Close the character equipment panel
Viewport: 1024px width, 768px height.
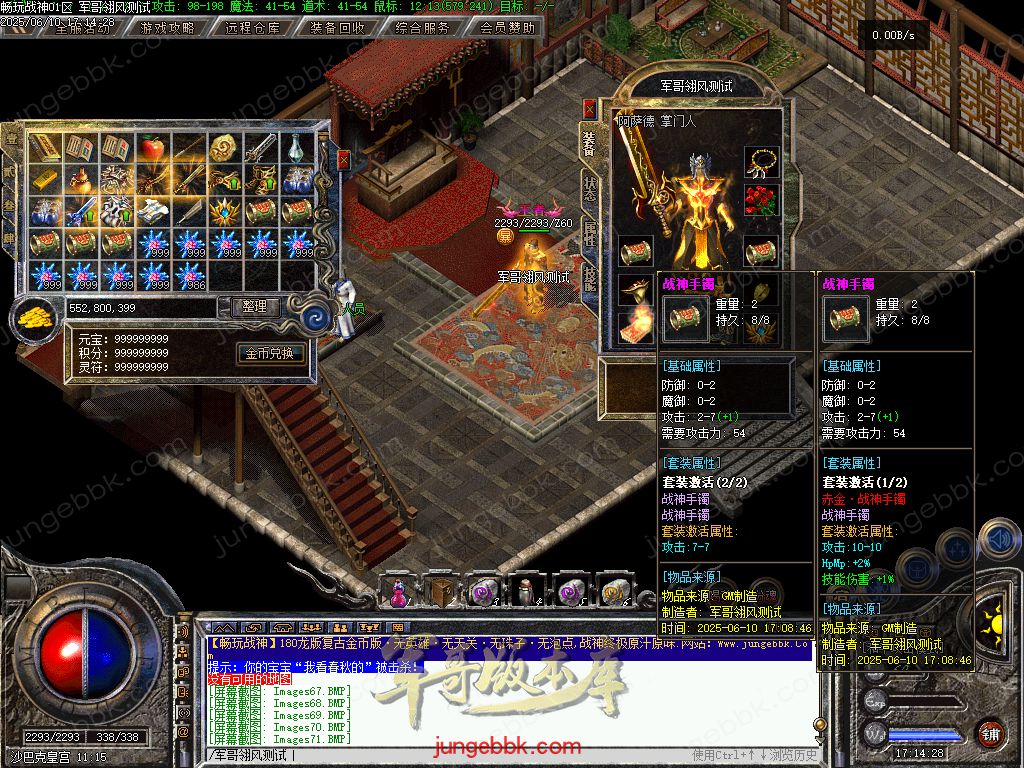click(x=590, y=108)
